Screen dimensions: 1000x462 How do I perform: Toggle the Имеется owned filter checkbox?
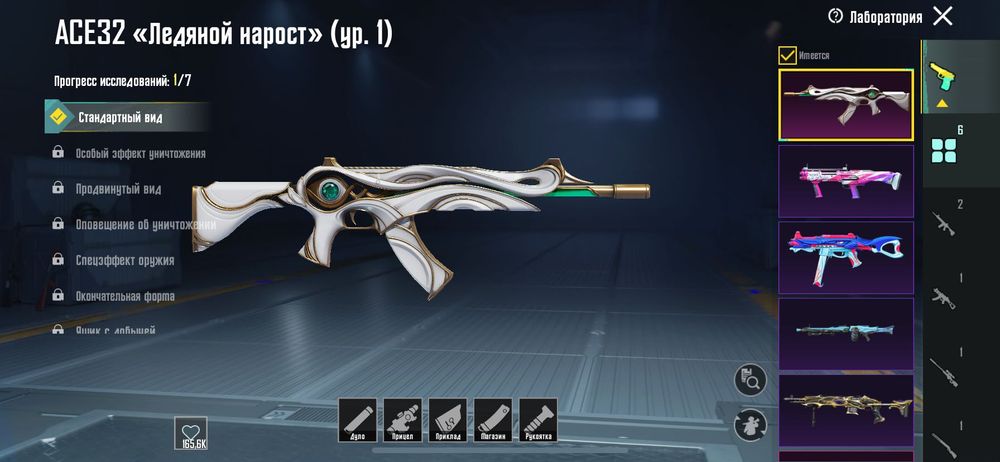788,55
